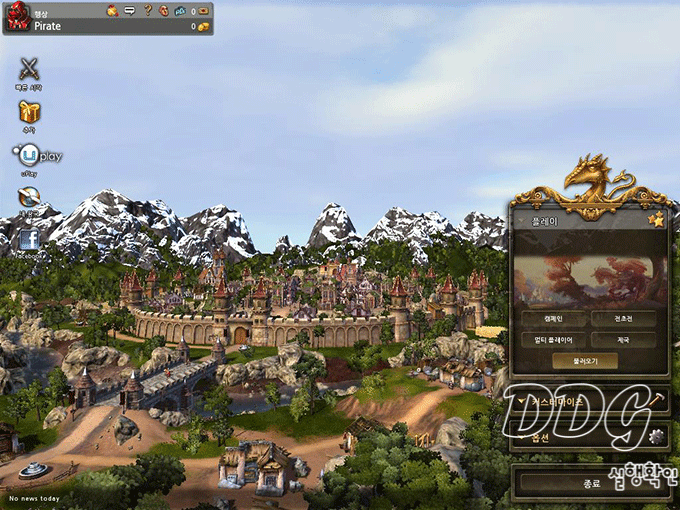Show help with the question mark icon
The image size is (680, 510).
coord(148,11)
